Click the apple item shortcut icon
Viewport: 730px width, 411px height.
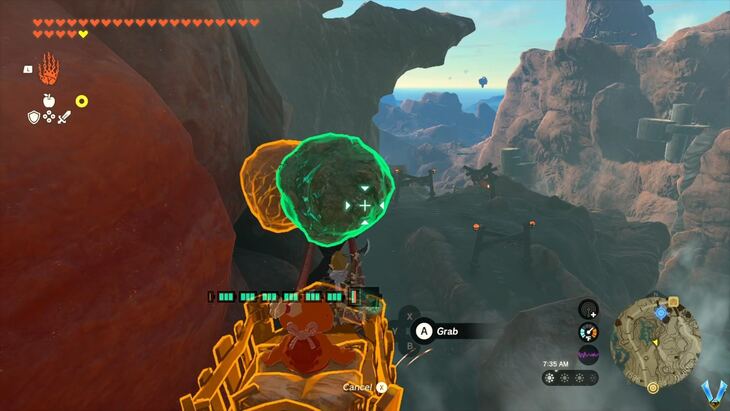click(x=47, y=100)
